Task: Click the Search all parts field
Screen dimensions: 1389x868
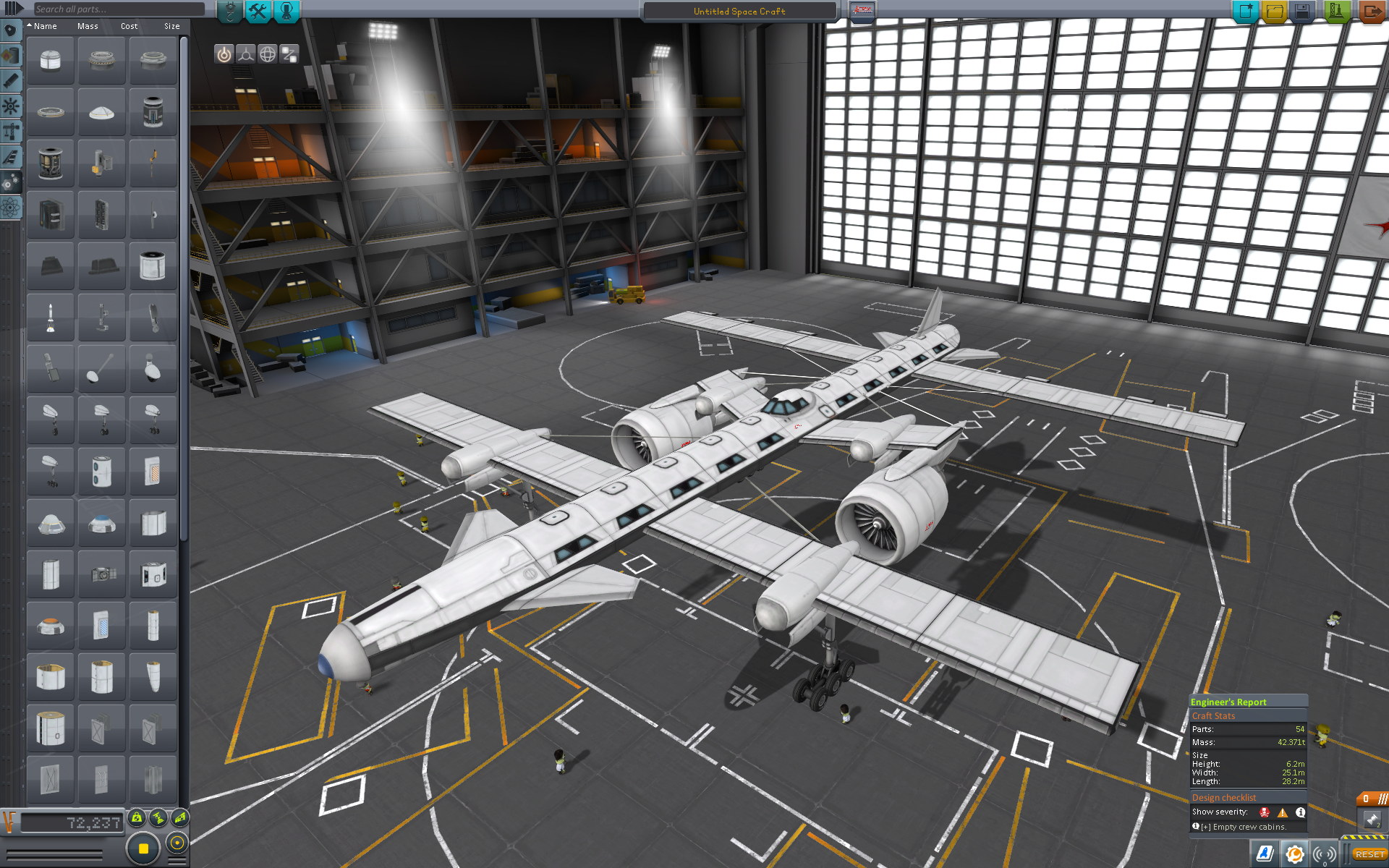Action: [x=119, y=9]
